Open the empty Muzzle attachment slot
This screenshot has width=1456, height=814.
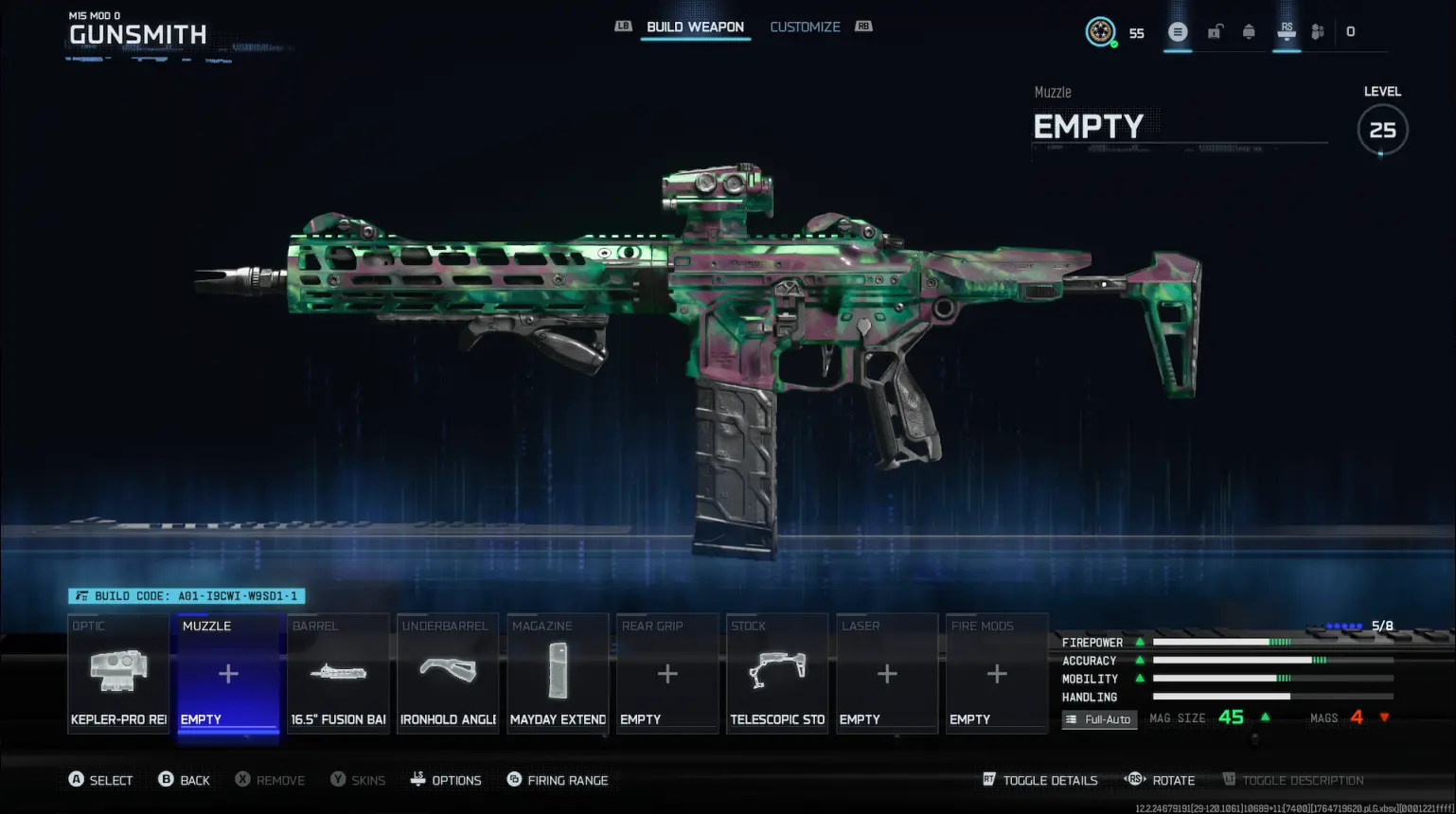228,673
